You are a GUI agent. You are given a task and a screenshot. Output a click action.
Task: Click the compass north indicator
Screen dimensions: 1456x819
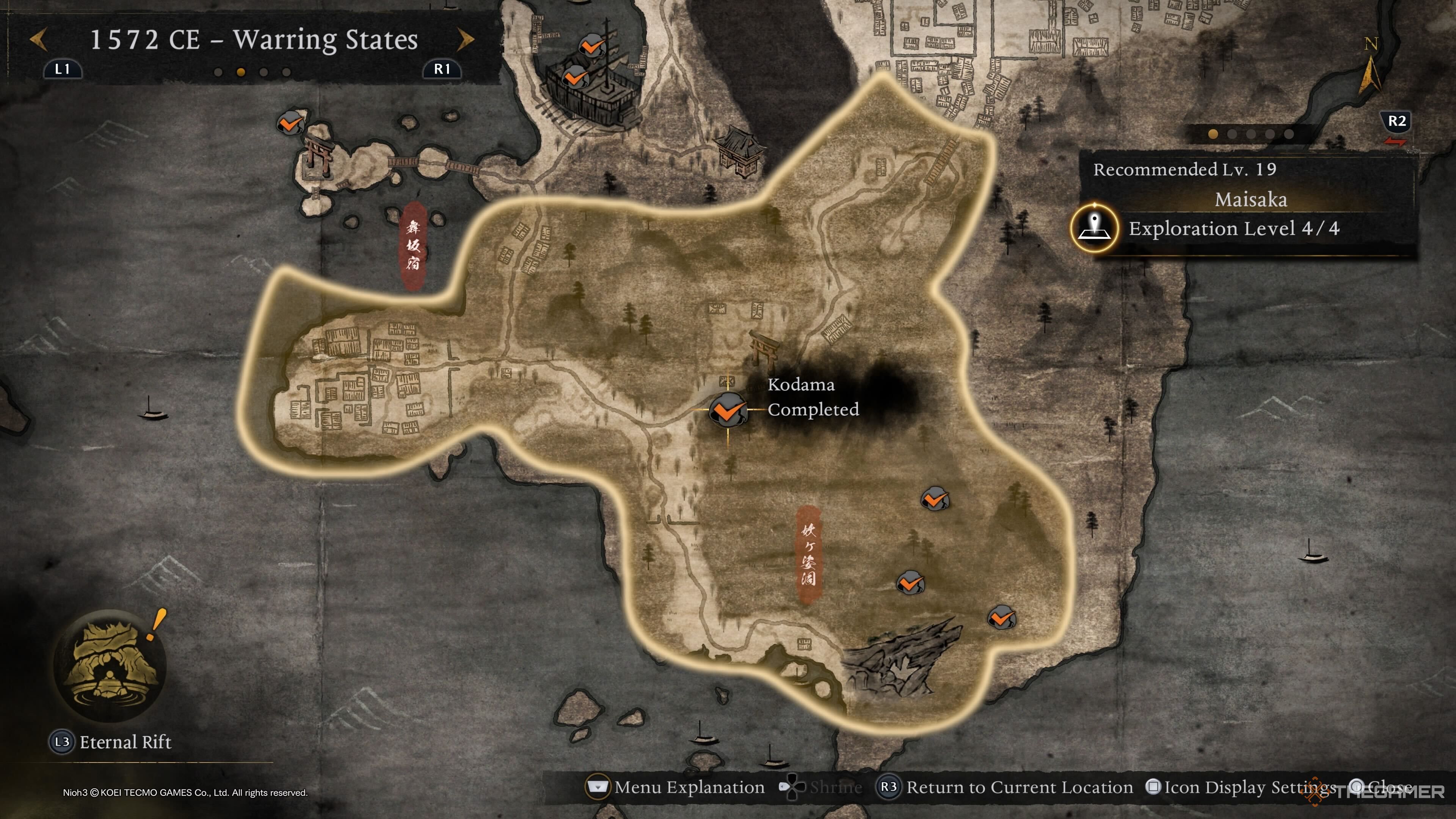tap(1370, 68)
